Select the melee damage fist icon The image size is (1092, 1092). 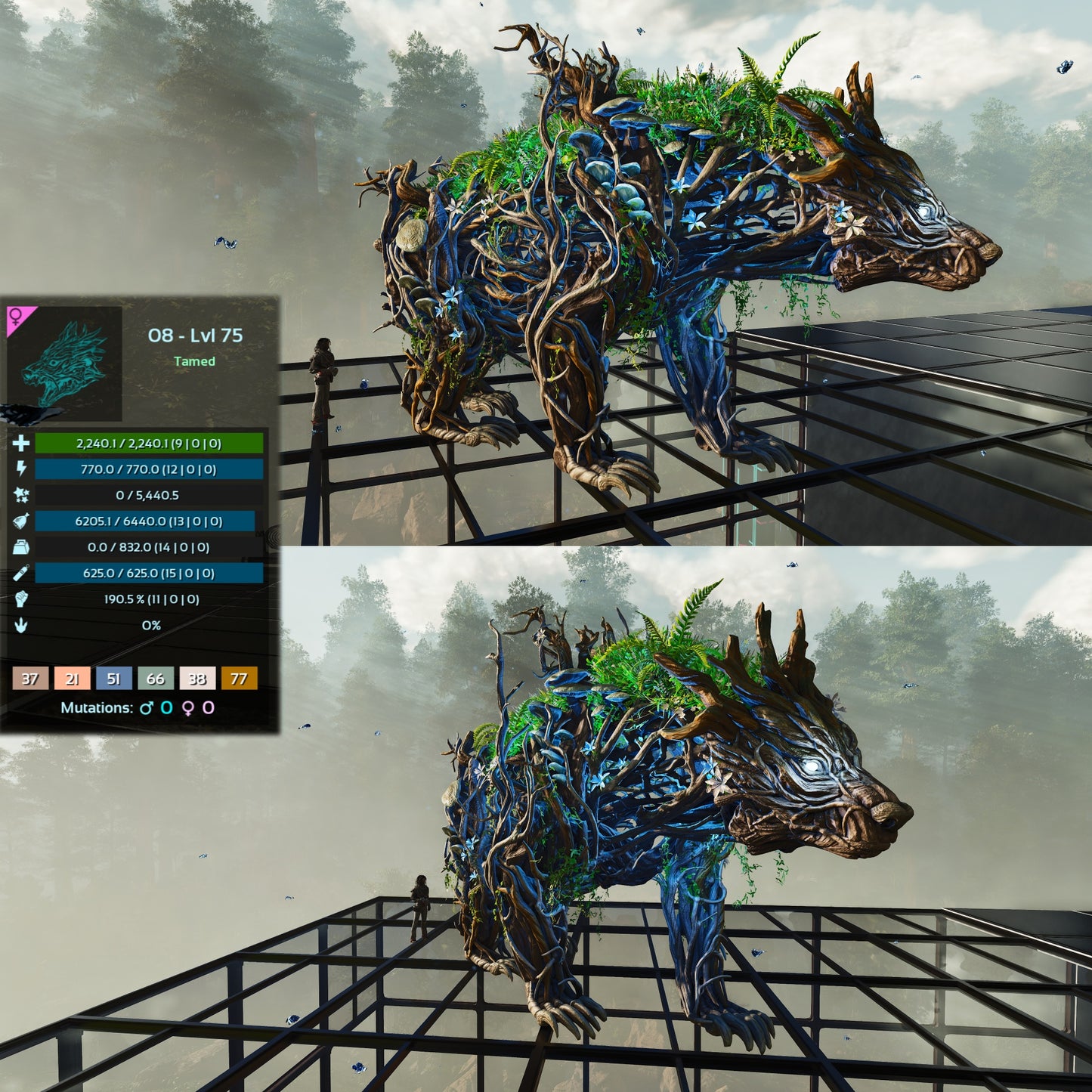coord(20,599)
